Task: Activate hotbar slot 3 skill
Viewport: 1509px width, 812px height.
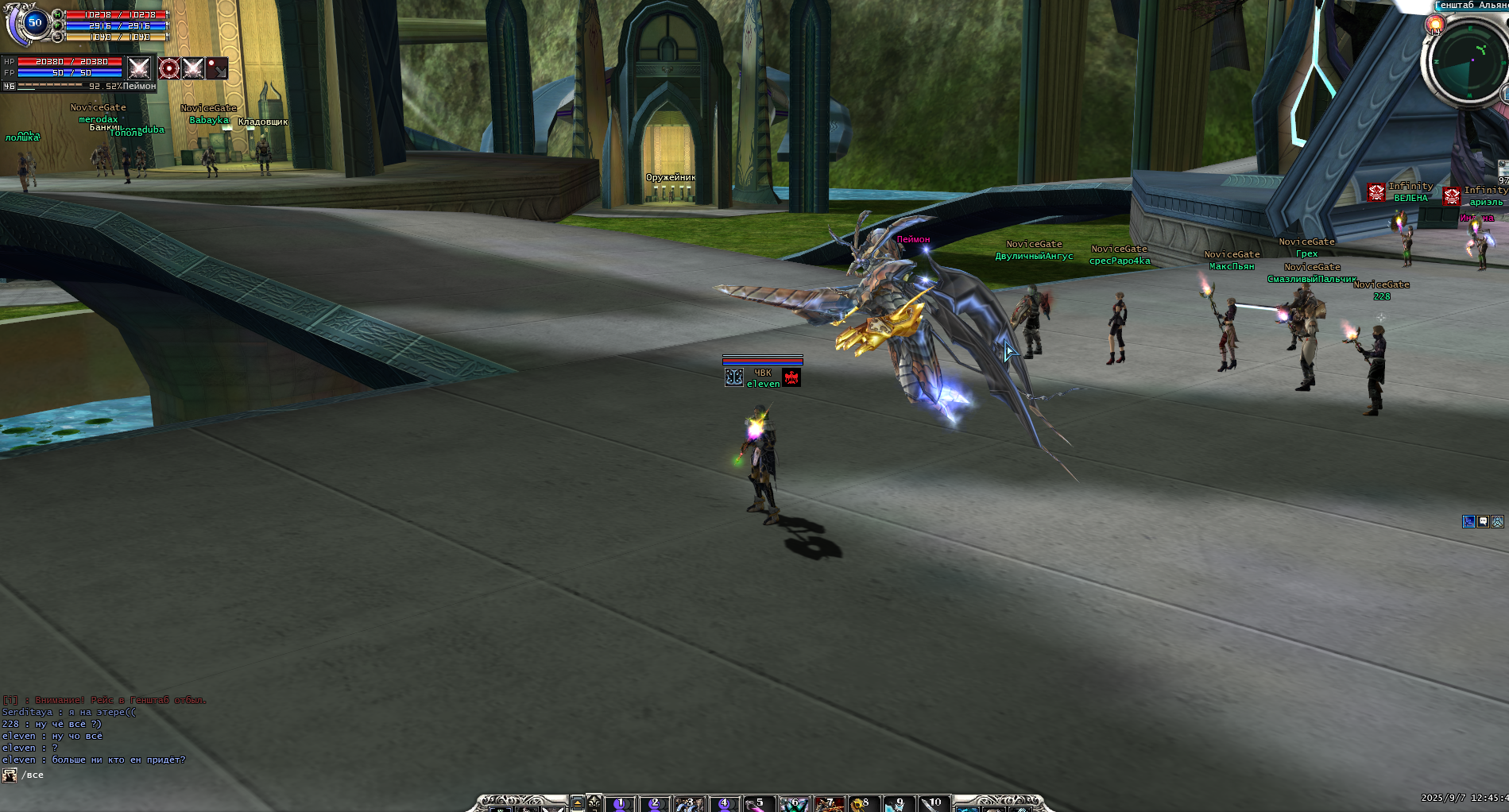Action: point(688,804)
